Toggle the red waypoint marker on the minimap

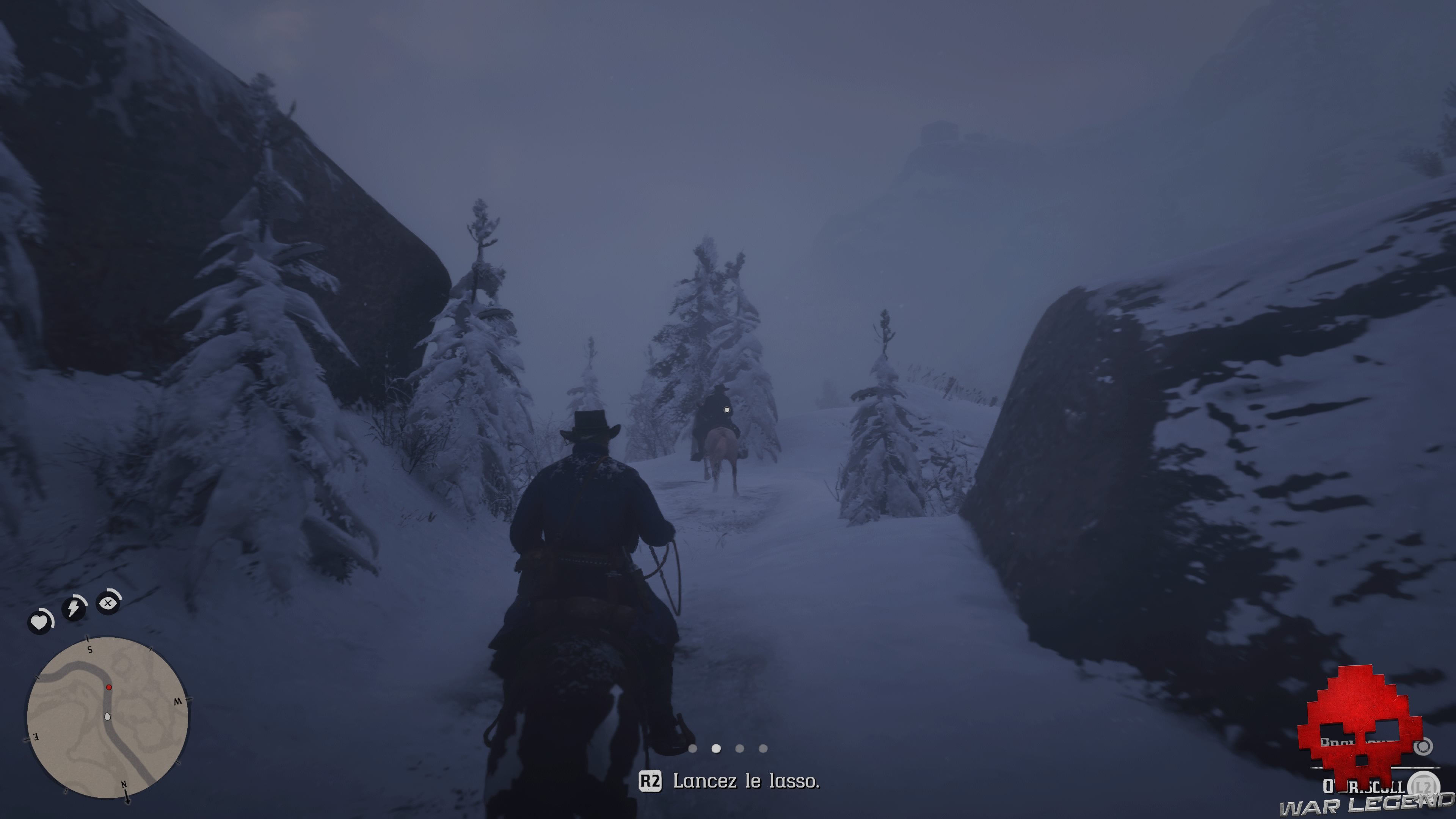tap(109, 687)
